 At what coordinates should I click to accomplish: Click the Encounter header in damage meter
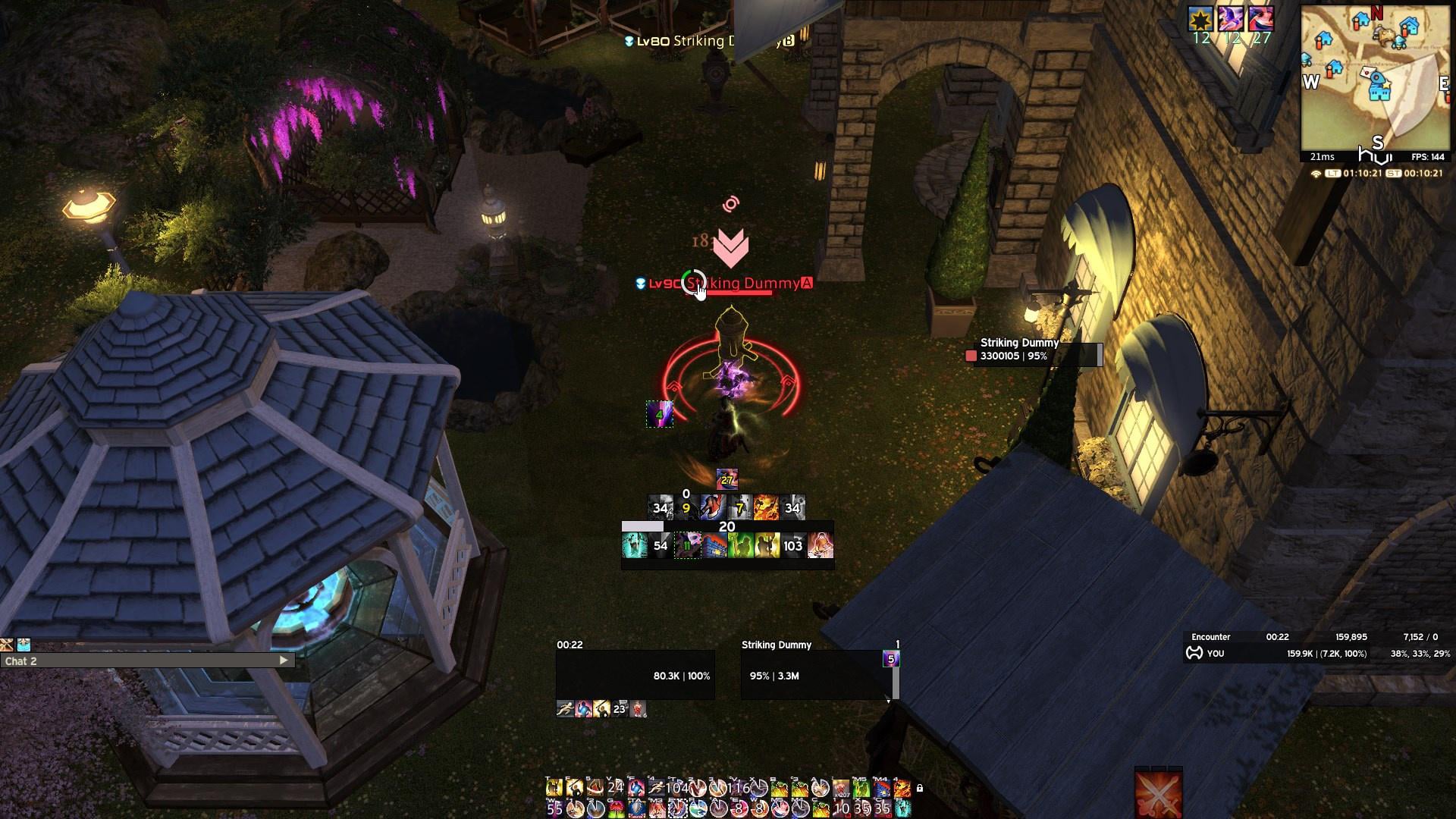(x=1210, y=637)
